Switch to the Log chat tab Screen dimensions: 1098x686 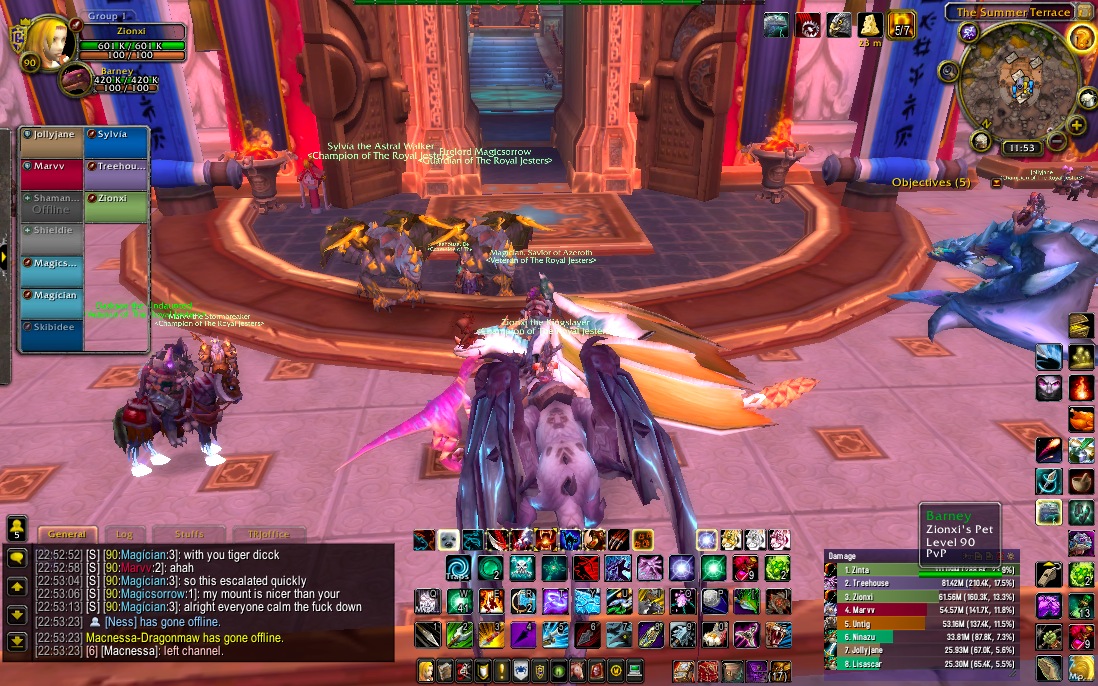coord(124,535)
